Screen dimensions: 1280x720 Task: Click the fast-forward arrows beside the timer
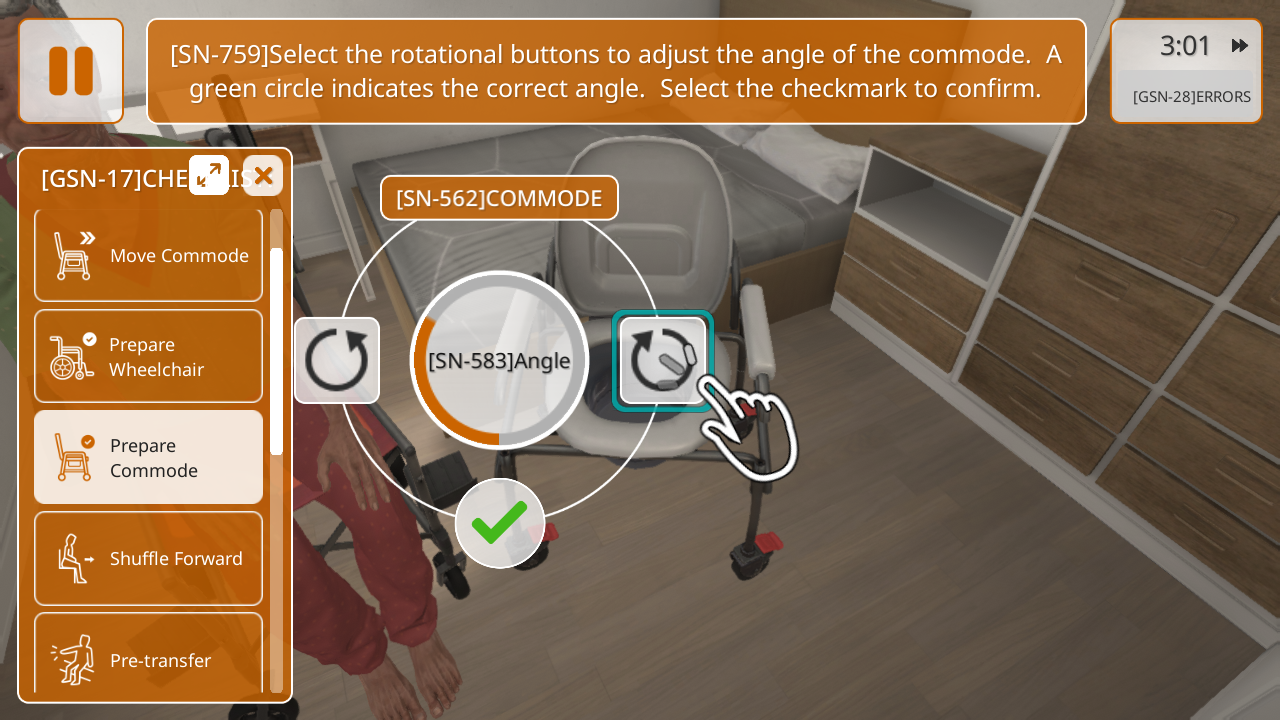pos(1239,46)
